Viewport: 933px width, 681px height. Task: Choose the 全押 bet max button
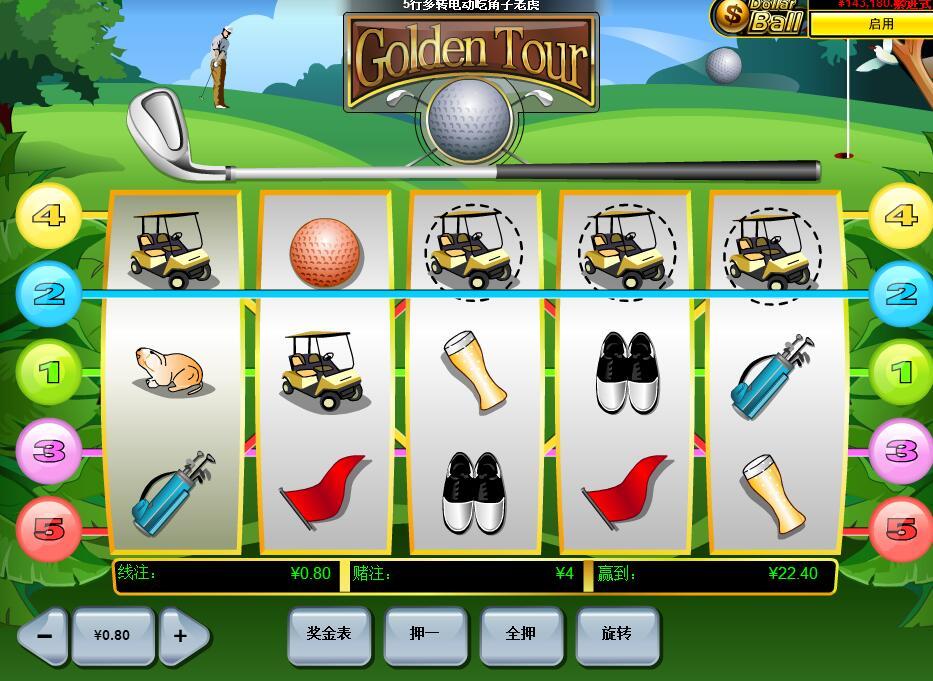tap(521, 634)
